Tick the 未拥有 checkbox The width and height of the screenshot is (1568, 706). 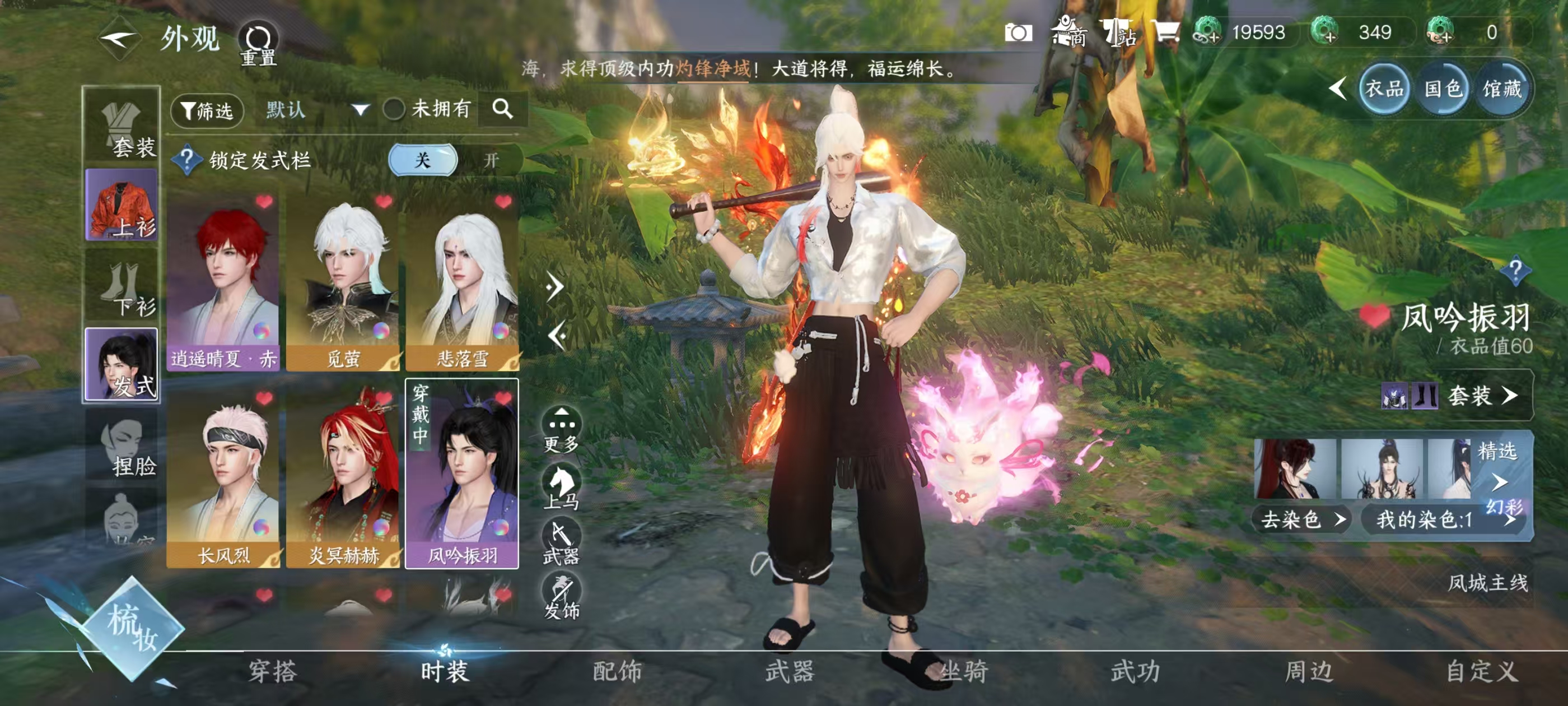tap(394, 110)
